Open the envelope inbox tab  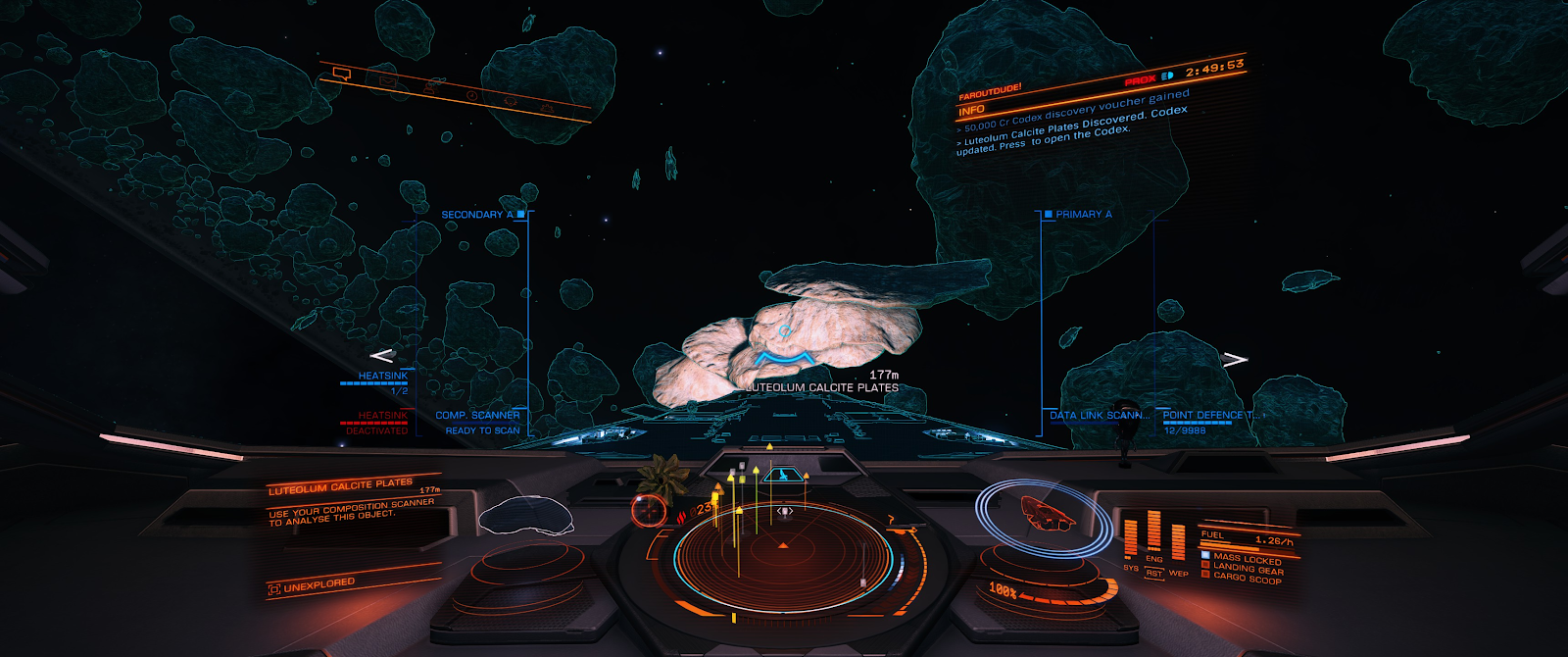click(387, 80)
